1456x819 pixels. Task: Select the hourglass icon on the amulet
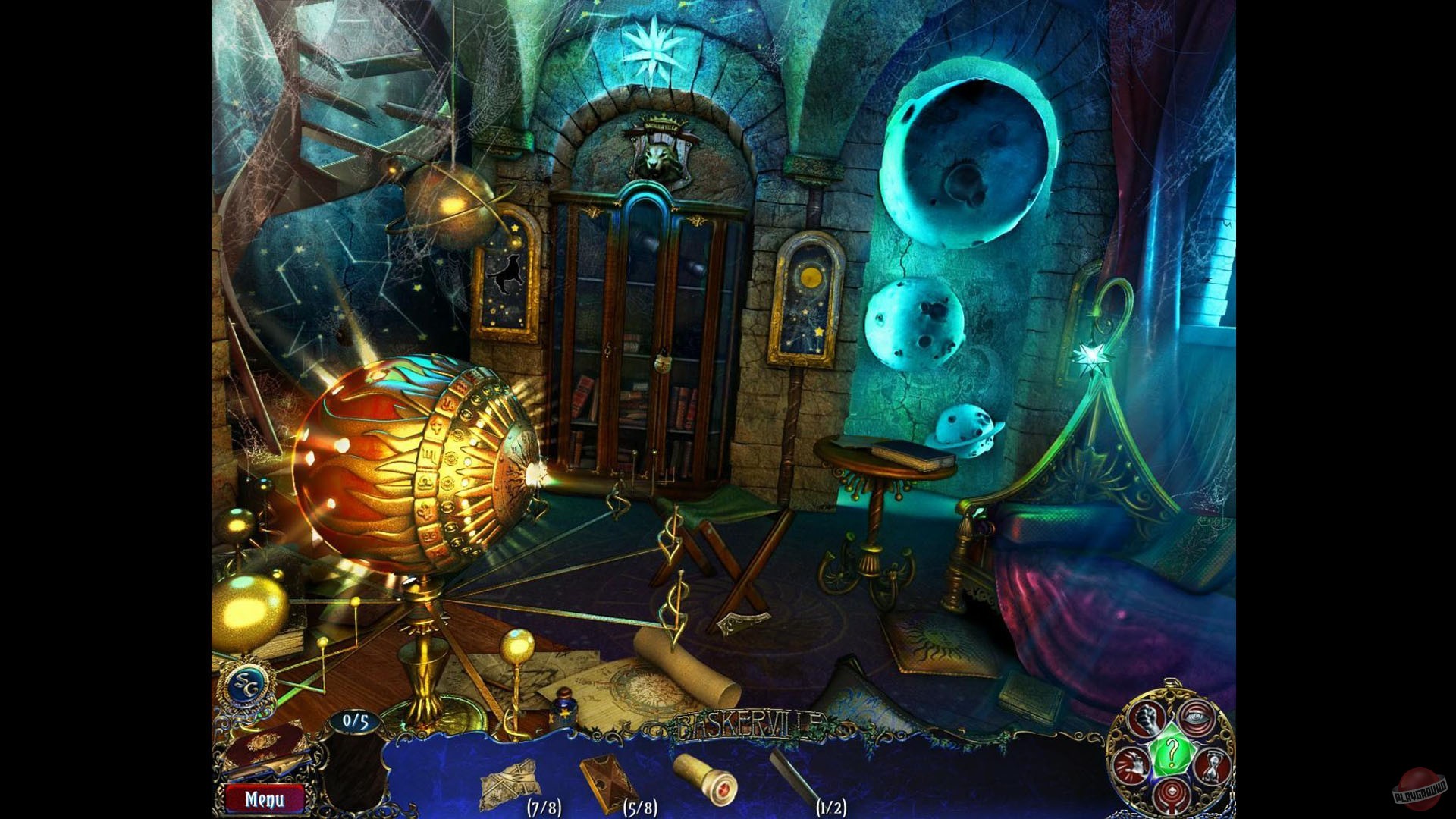point(1211,766)
